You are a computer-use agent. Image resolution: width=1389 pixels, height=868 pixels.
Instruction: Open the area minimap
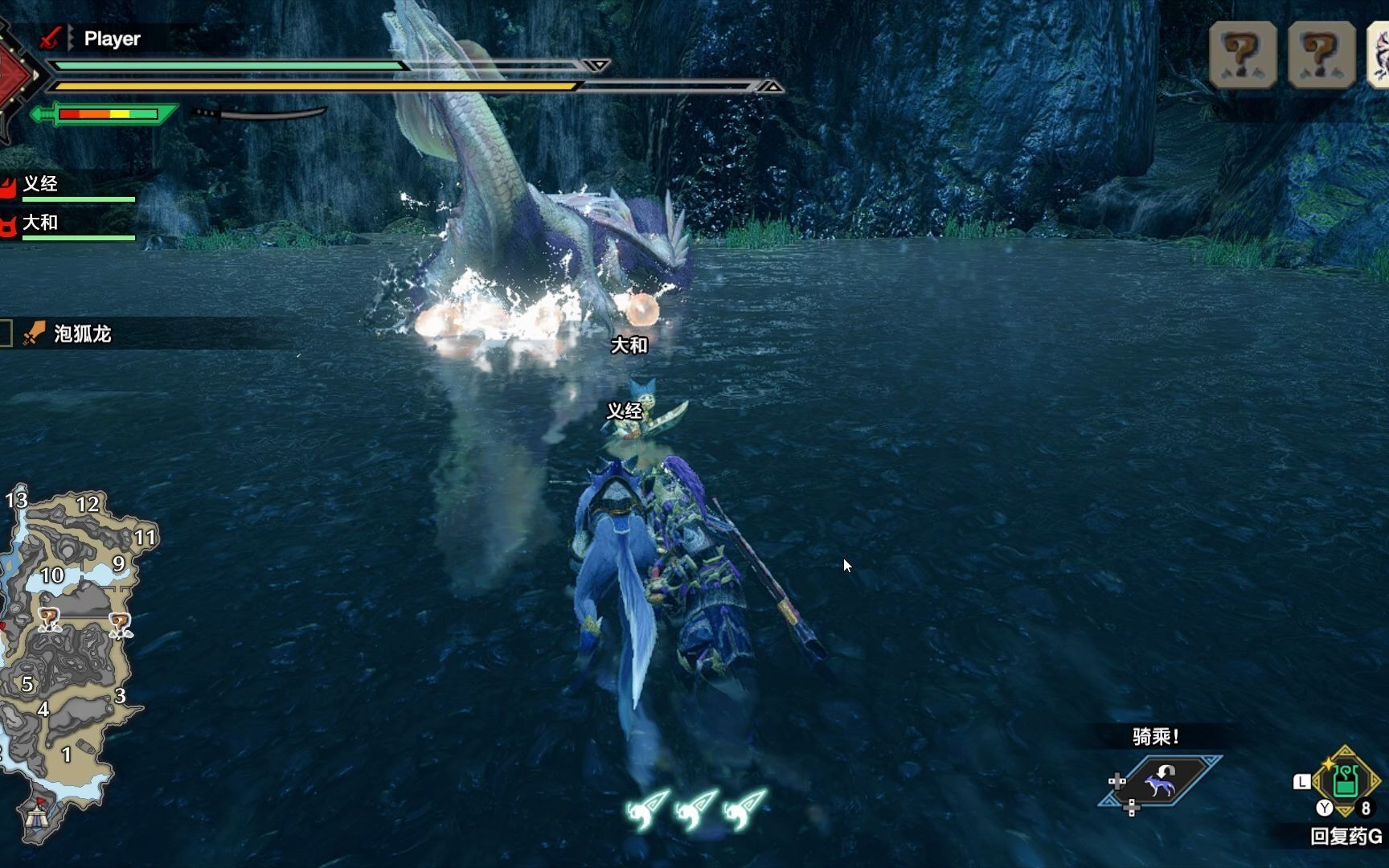(x=71, y=643)
